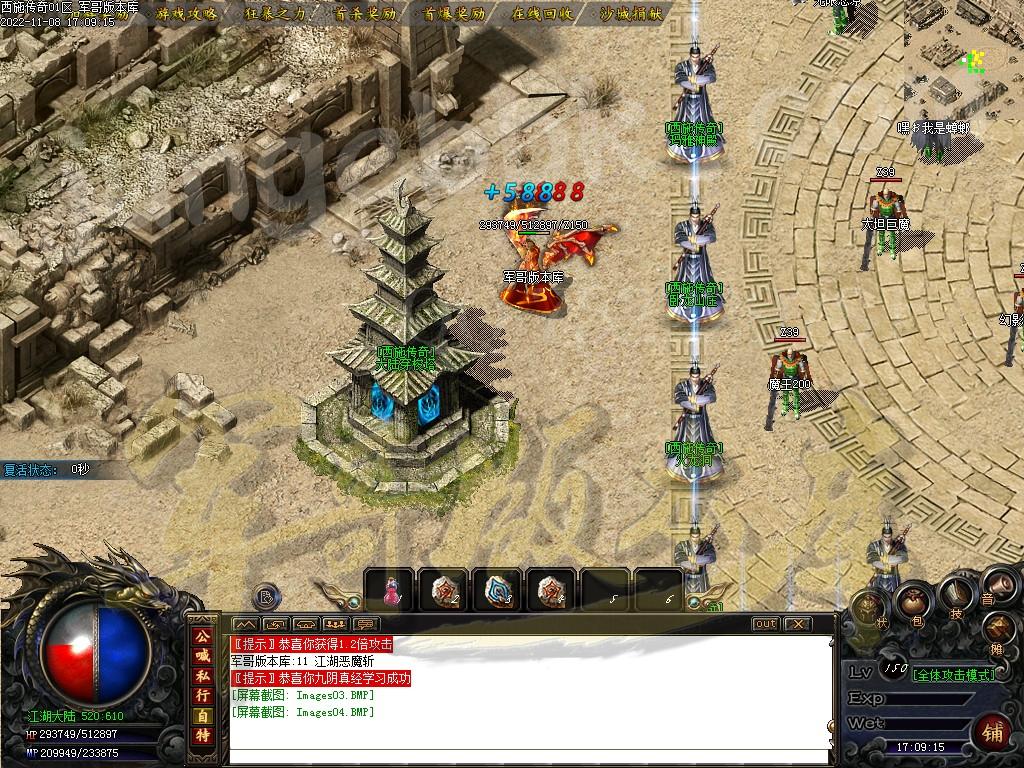Open the bag (包) inventory

click(913, 600)
